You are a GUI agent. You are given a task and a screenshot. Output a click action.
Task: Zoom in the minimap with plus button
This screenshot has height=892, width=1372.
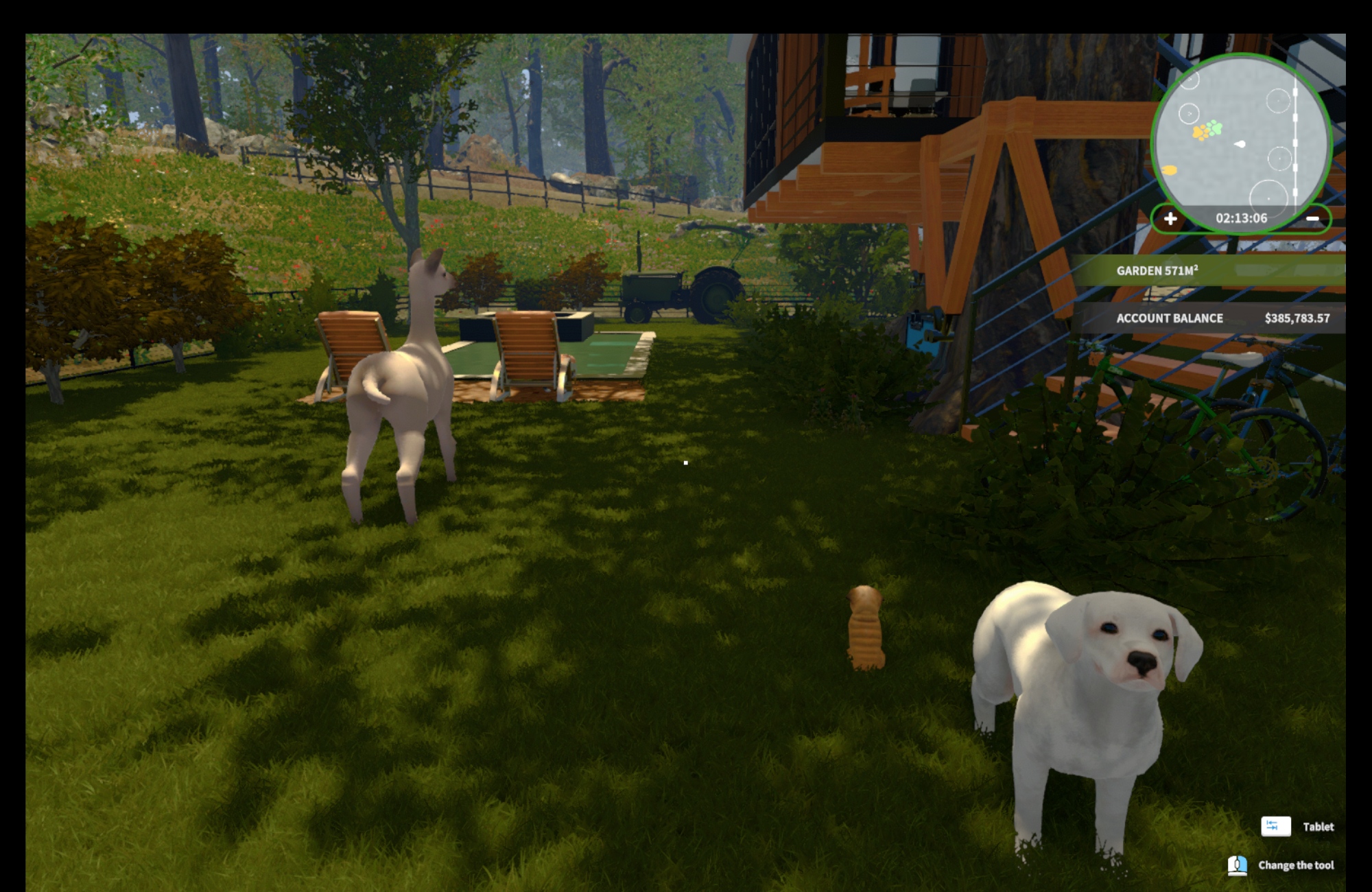pos(1170,219)
